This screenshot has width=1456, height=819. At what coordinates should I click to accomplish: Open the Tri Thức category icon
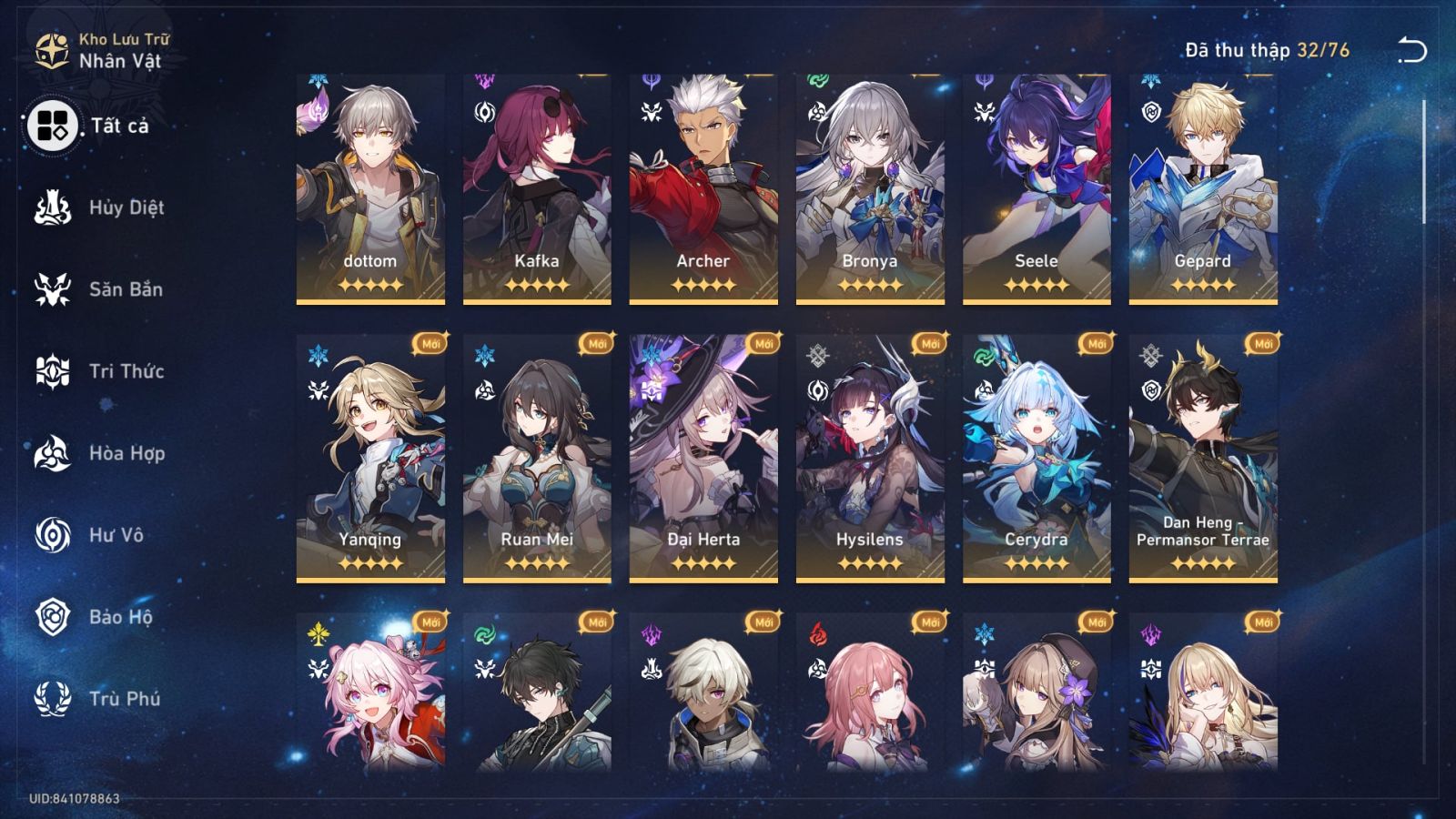[x=53, y=371]
